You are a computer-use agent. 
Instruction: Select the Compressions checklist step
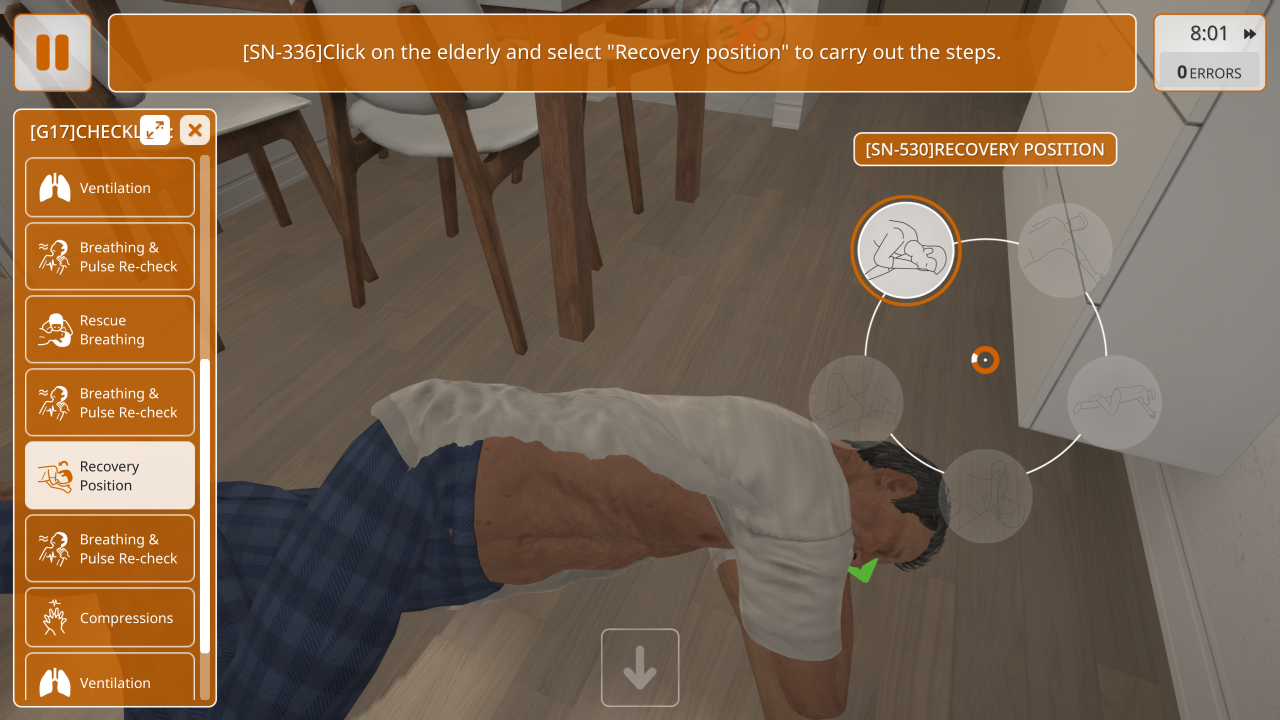tap(110, 618)
